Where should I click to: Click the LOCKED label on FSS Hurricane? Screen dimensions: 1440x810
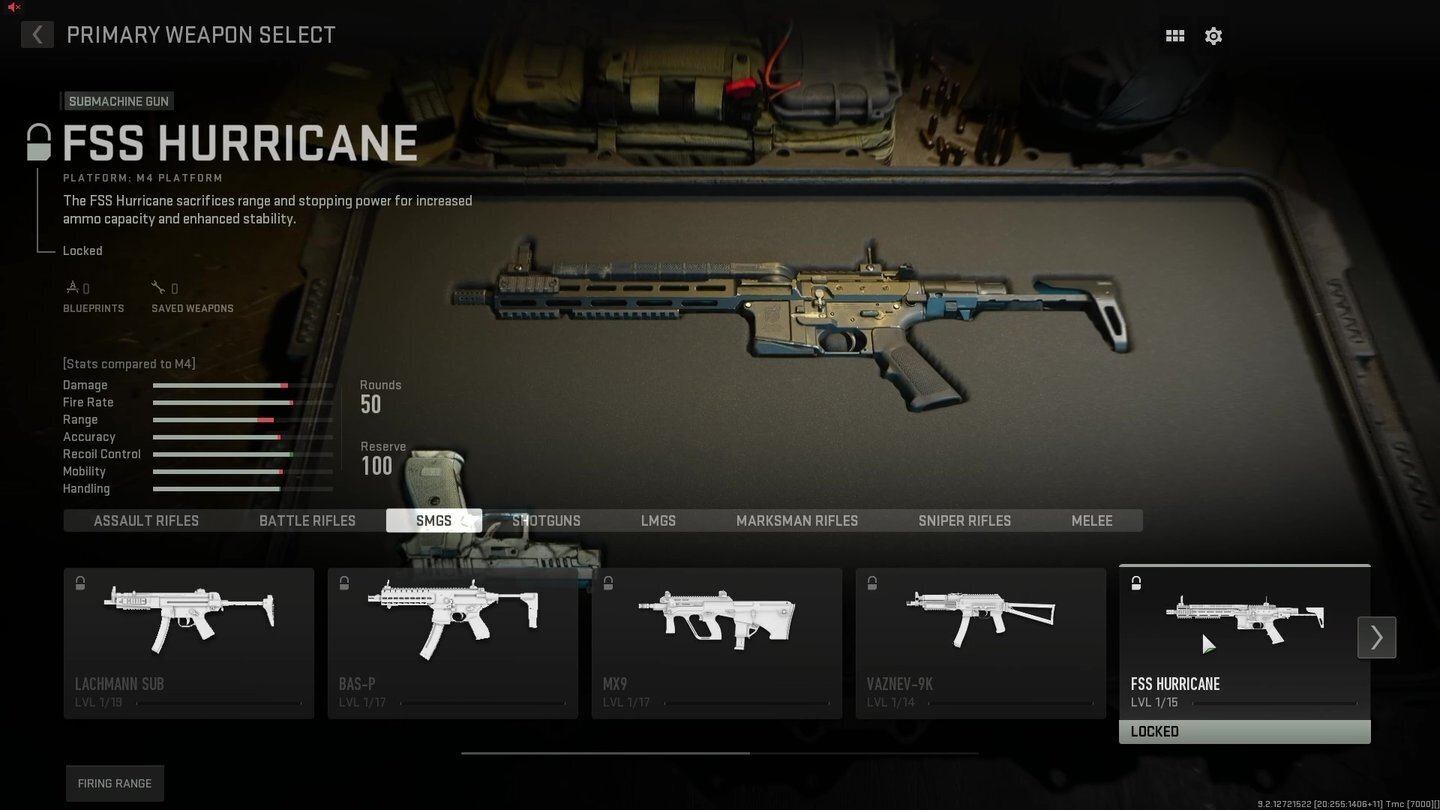coord(1244,731)
